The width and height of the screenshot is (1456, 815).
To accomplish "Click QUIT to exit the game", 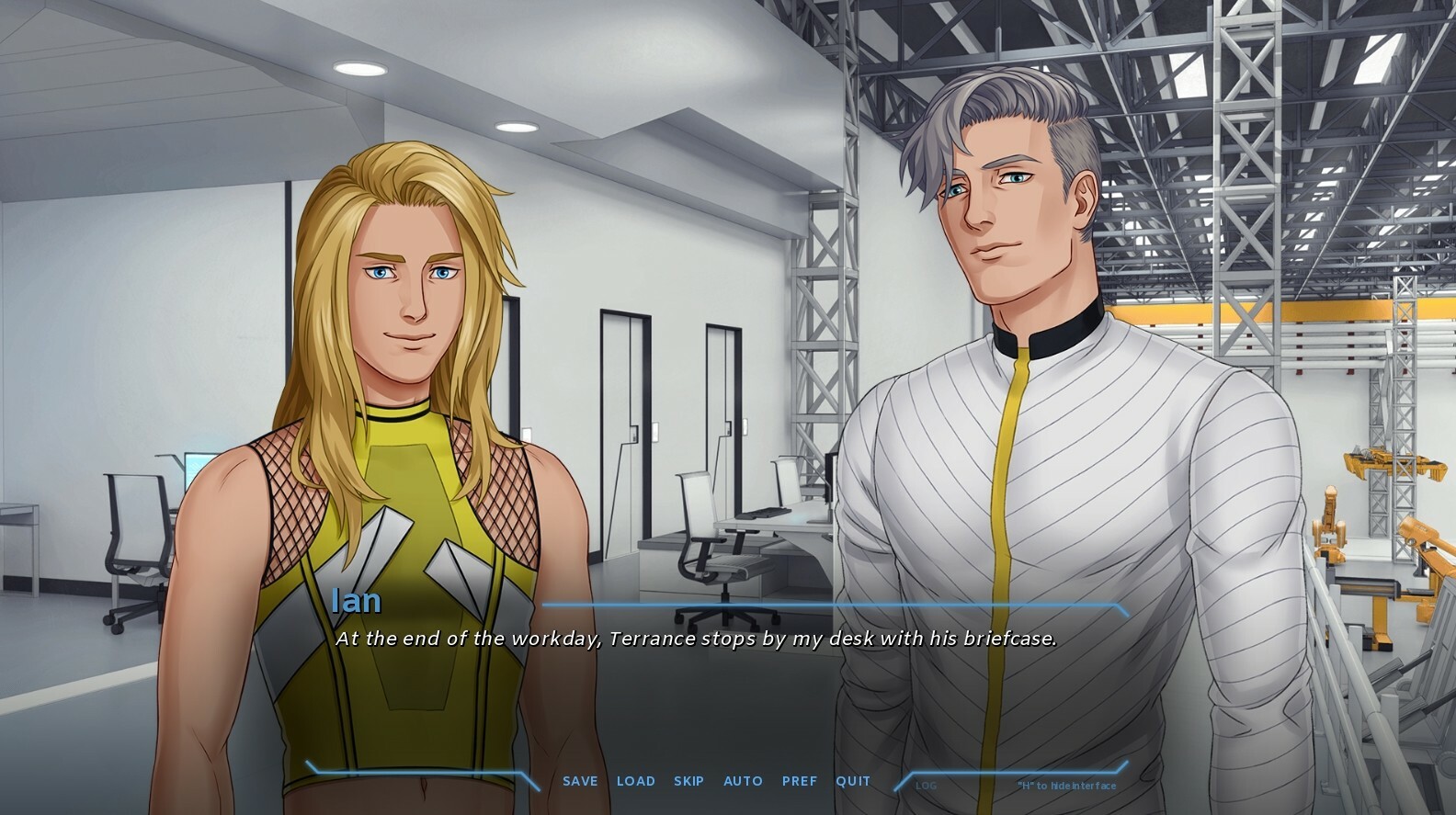I will (853, 780).
